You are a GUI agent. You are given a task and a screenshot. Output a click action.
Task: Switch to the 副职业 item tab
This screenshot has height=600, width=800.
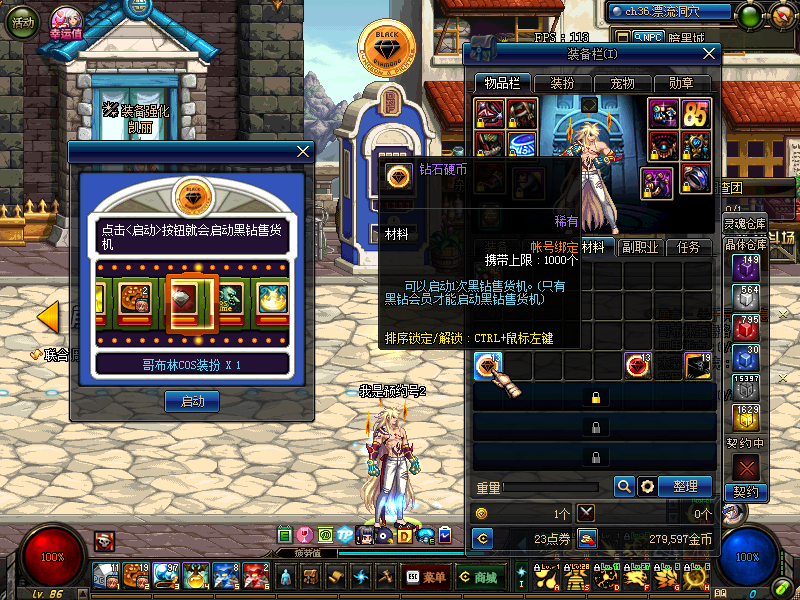[638, 247]
